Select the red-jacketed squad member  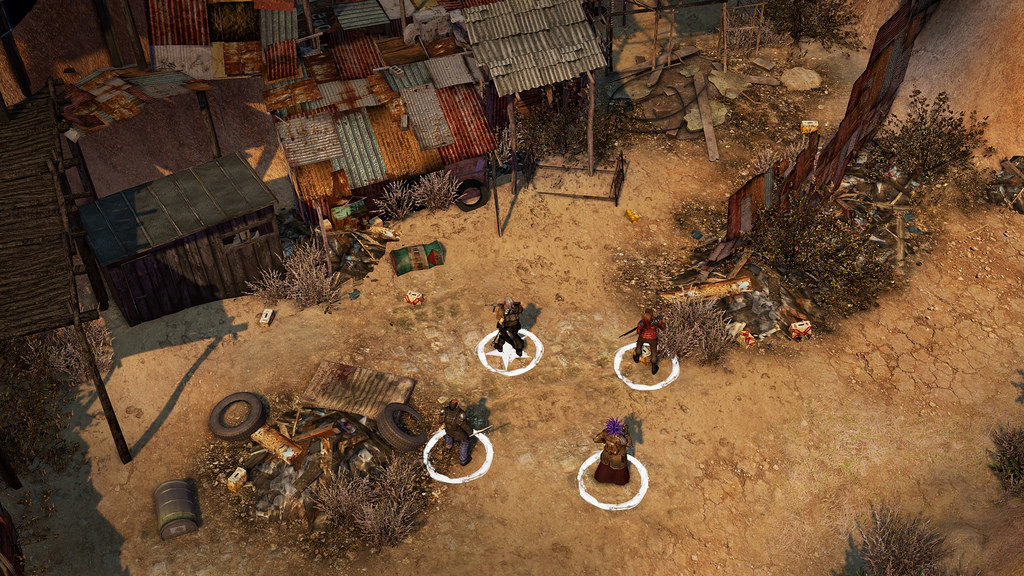click(x=648, y=340)
